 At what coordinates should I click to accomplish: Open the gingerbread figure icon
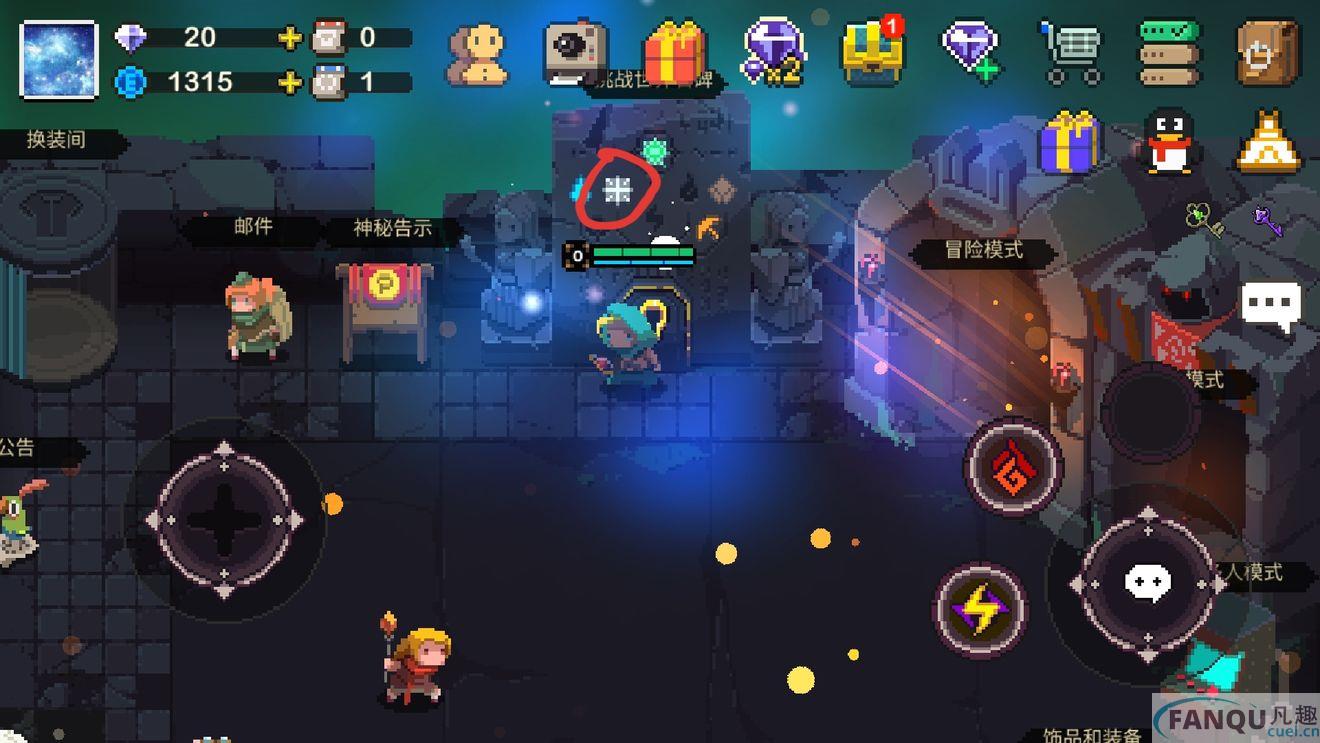pyautogui.click(x=476, y=53)
